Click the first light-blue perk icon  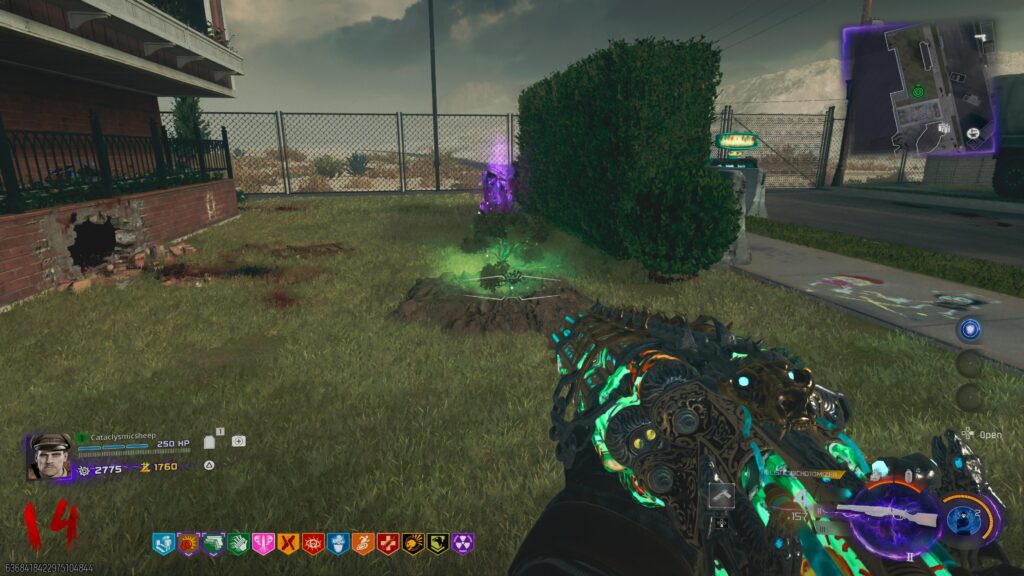coord(163,543)
